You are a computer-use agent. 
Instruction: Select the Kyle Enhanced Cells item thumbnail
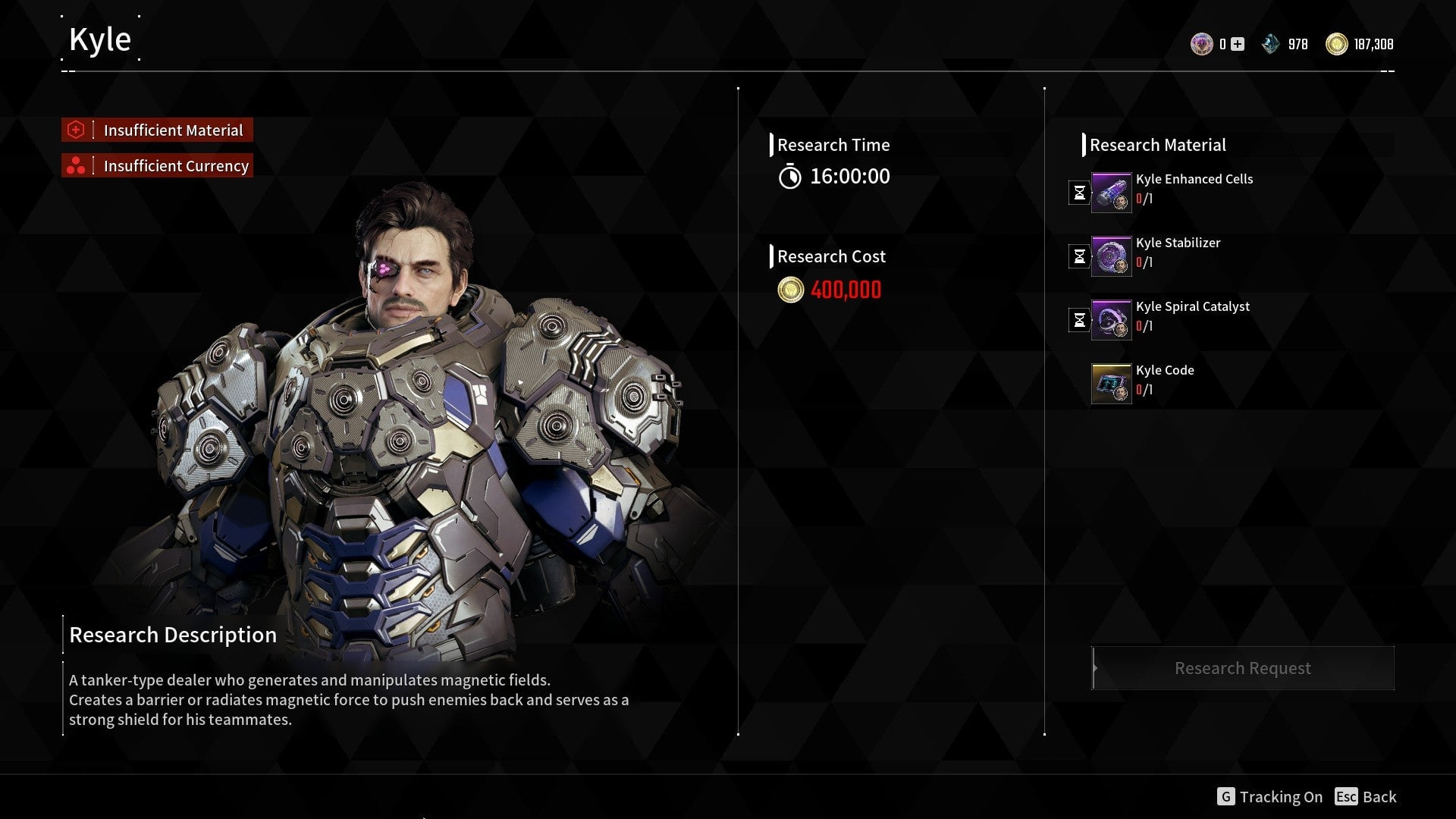click(x=1111, y=192)
